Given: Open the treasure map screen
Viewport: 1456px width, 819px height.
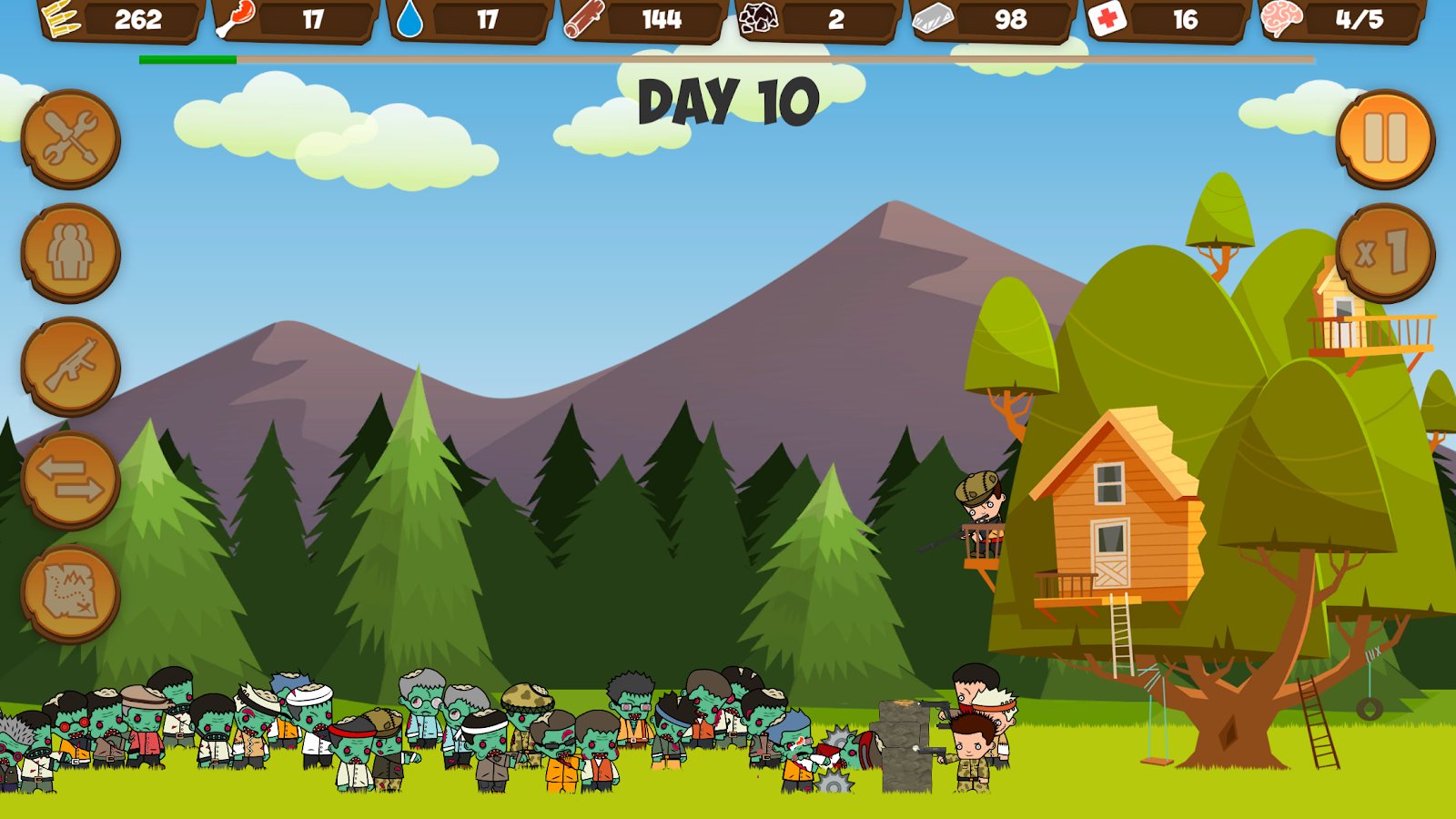Looking at the screenshot, I should (x=70, y=593).
